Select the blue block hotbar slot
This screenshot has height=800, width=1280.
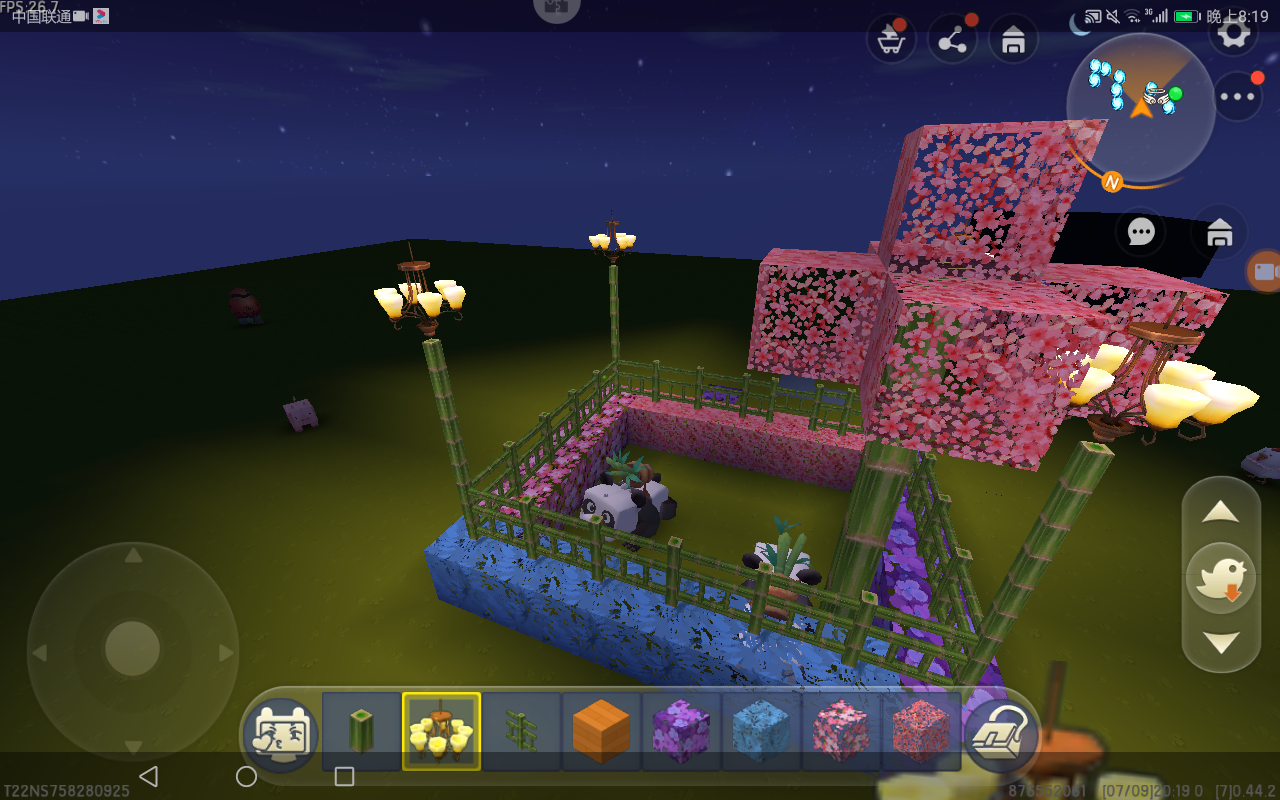(x=761, y=732)
